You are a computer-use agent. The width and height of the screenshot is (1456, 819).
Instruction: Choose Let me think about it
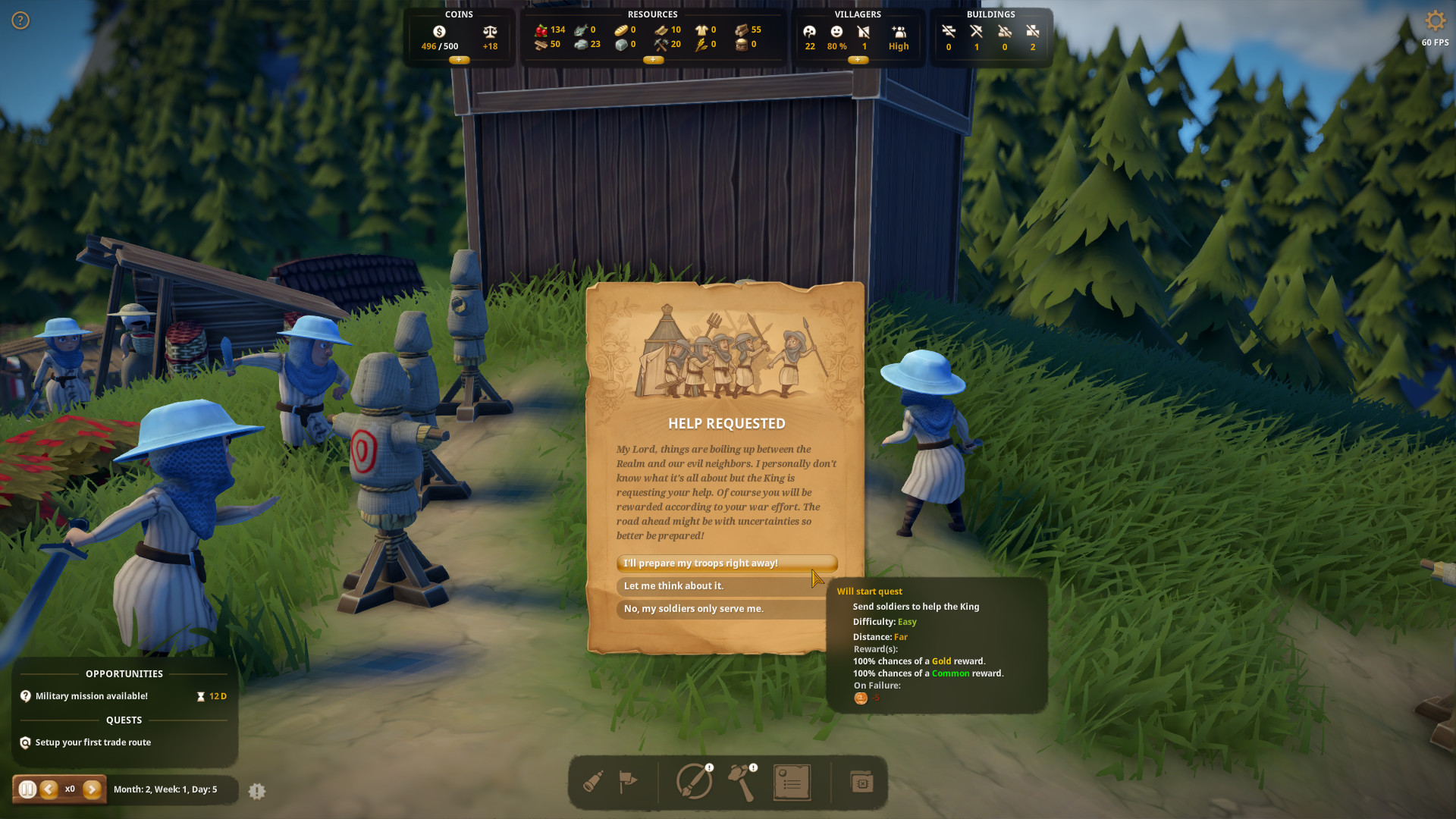tap(726, 585)
